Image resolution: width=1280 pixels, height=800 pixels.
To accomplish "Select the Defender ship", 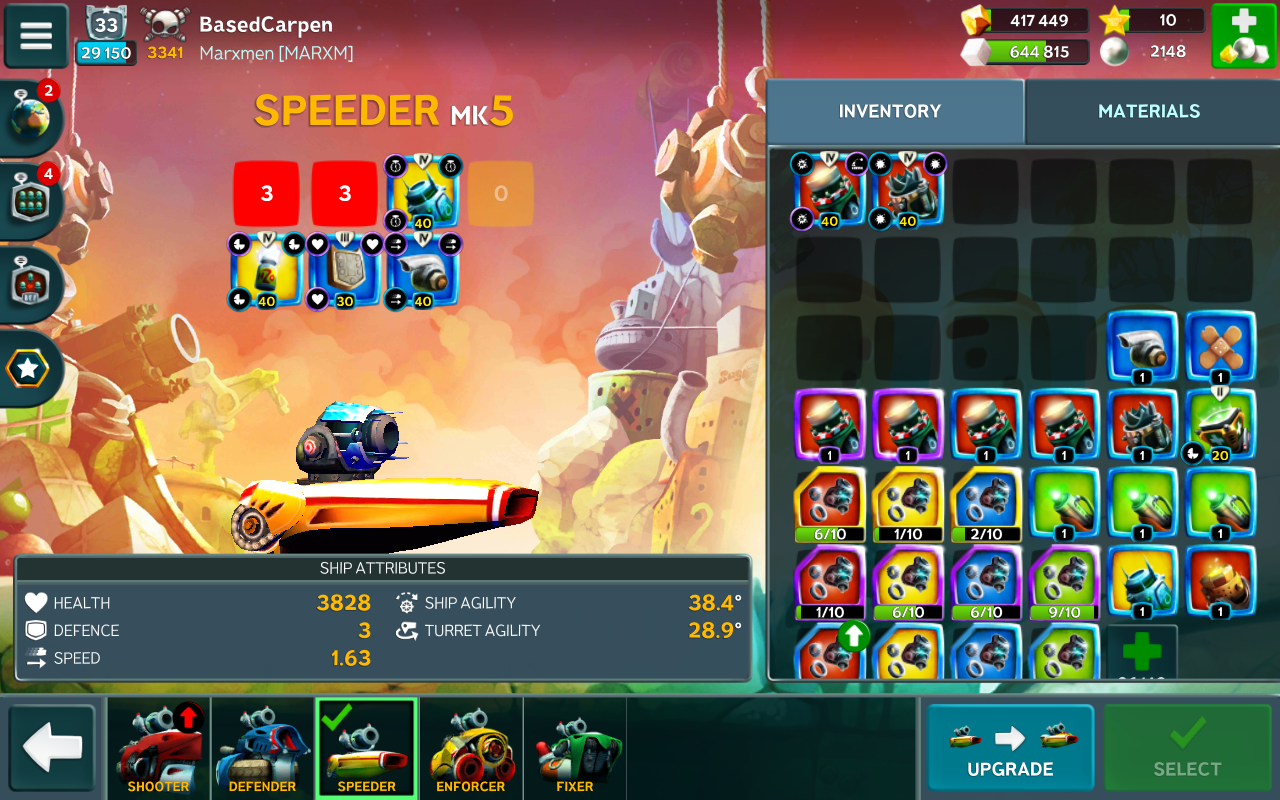I will coord(263,748).
